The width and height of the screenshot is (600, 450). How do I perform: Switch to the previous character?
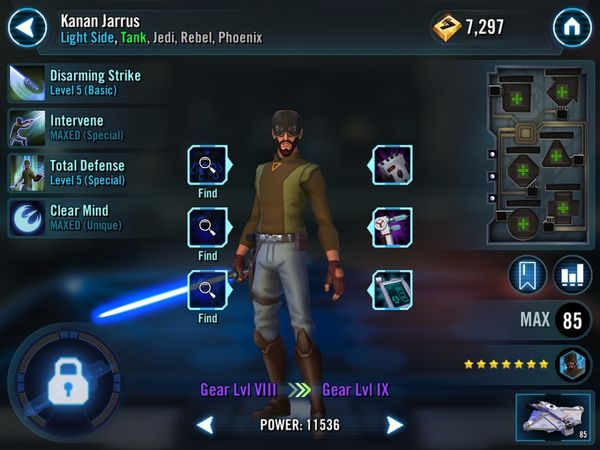coord(204,425)
